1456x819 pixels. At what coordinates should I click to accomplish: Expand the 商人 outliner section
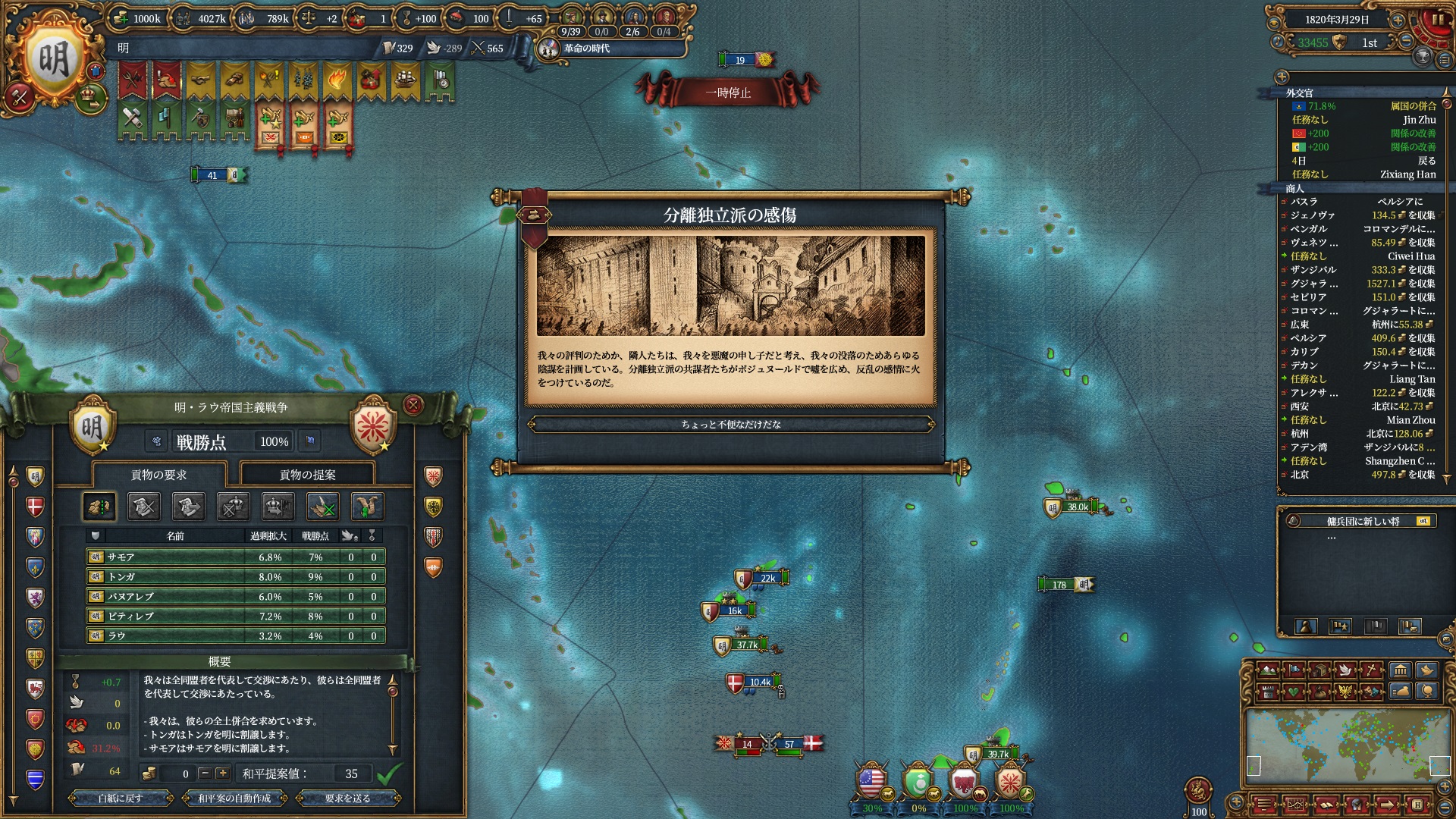coord(1294,188)
